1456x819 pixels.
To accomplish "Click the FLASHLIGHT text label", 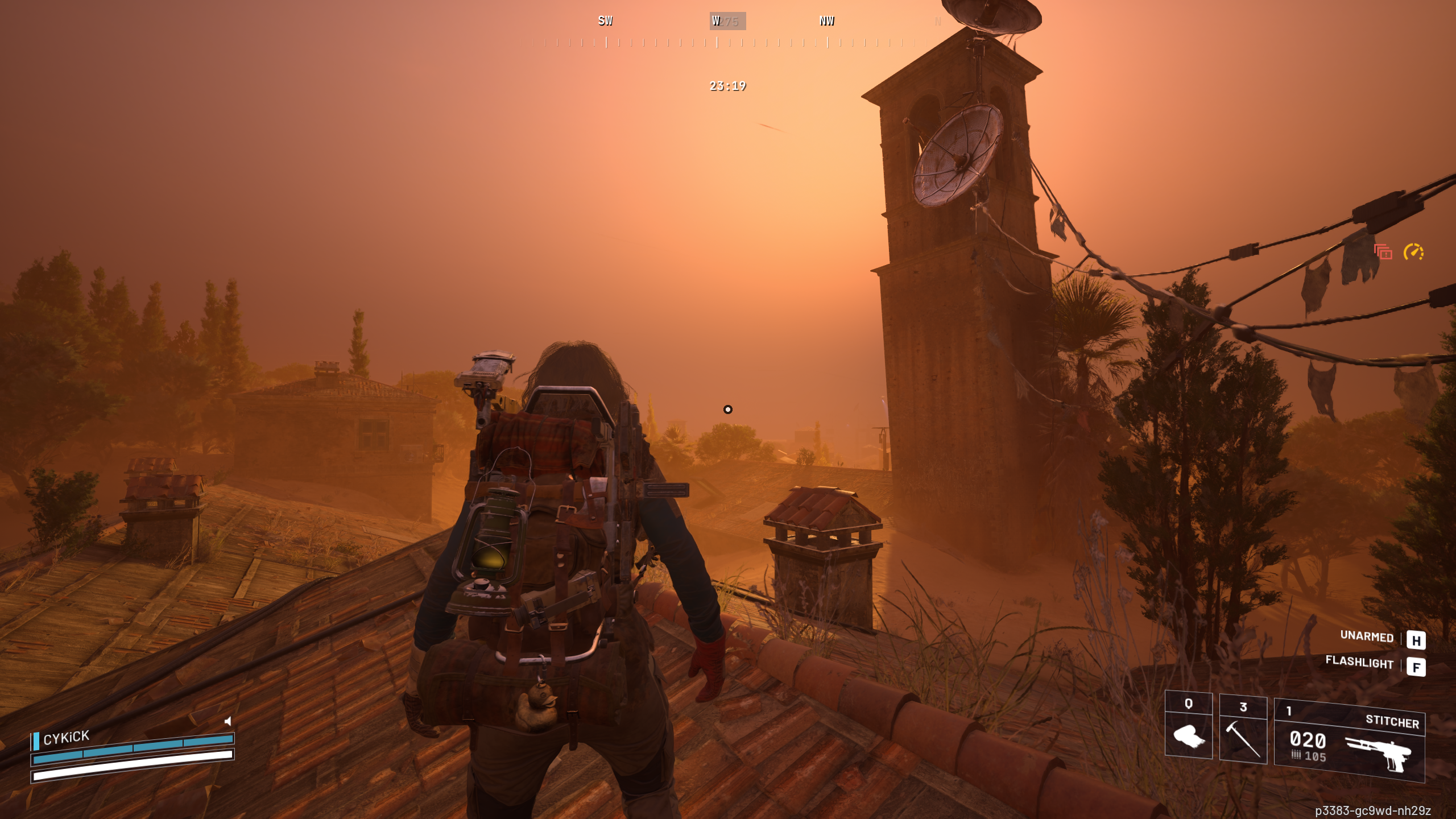I will pyautogui.click(x=1359, y=664).
